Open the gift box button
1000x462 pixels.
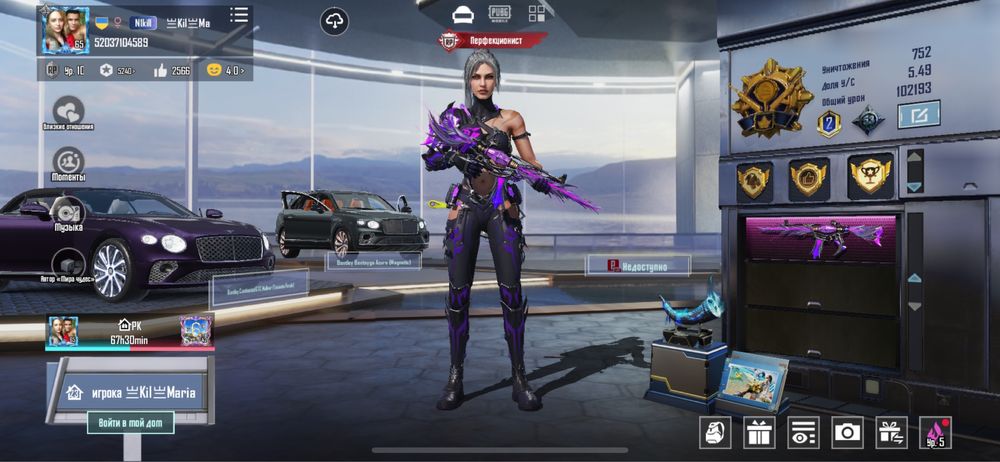[x=759, y=432]
